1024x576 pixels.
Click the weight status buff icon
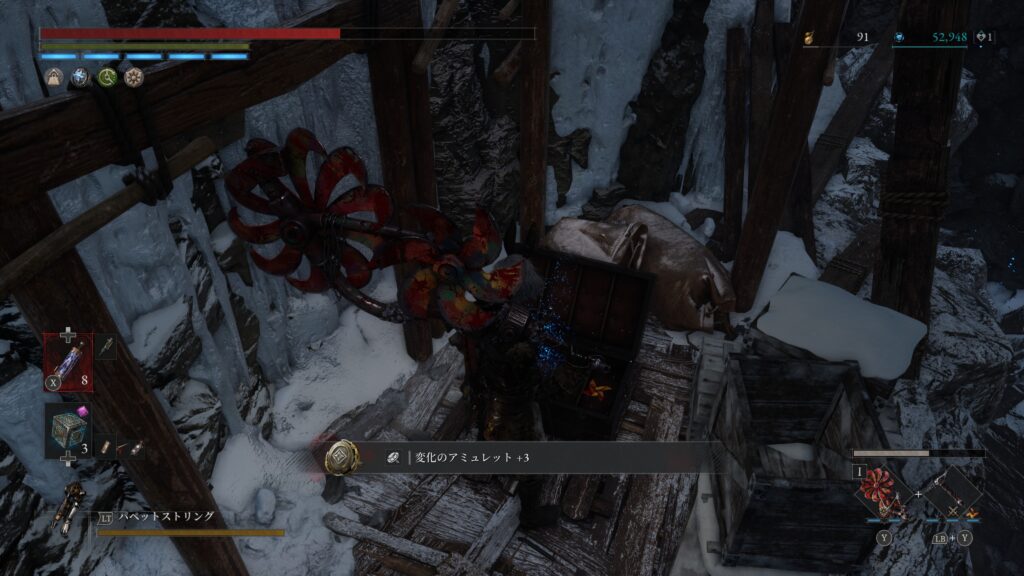[56, 77]
